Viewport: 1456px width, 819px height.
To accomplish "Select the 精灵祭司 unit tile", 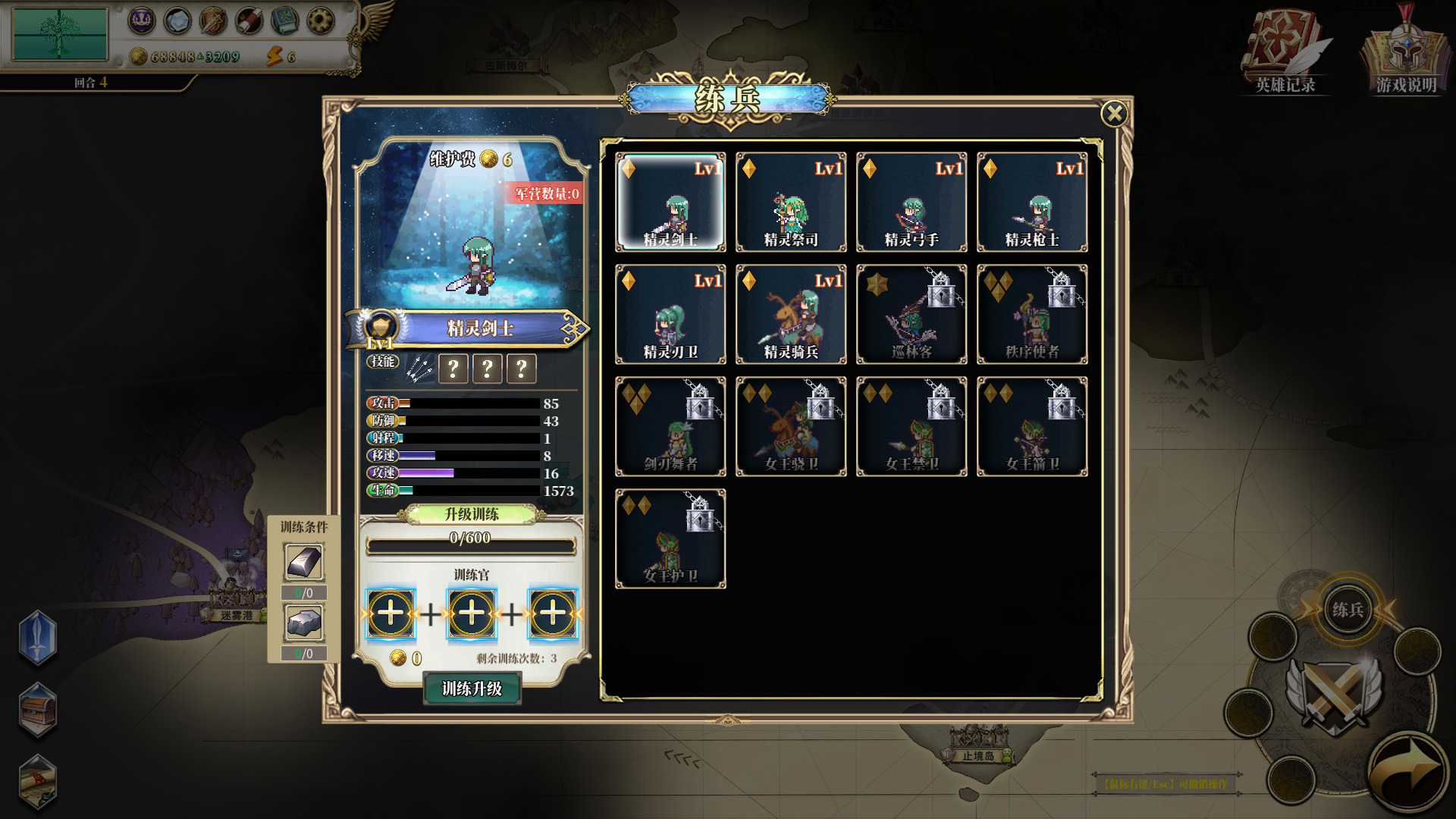I will pyautogui.click(x=791, y=202).
